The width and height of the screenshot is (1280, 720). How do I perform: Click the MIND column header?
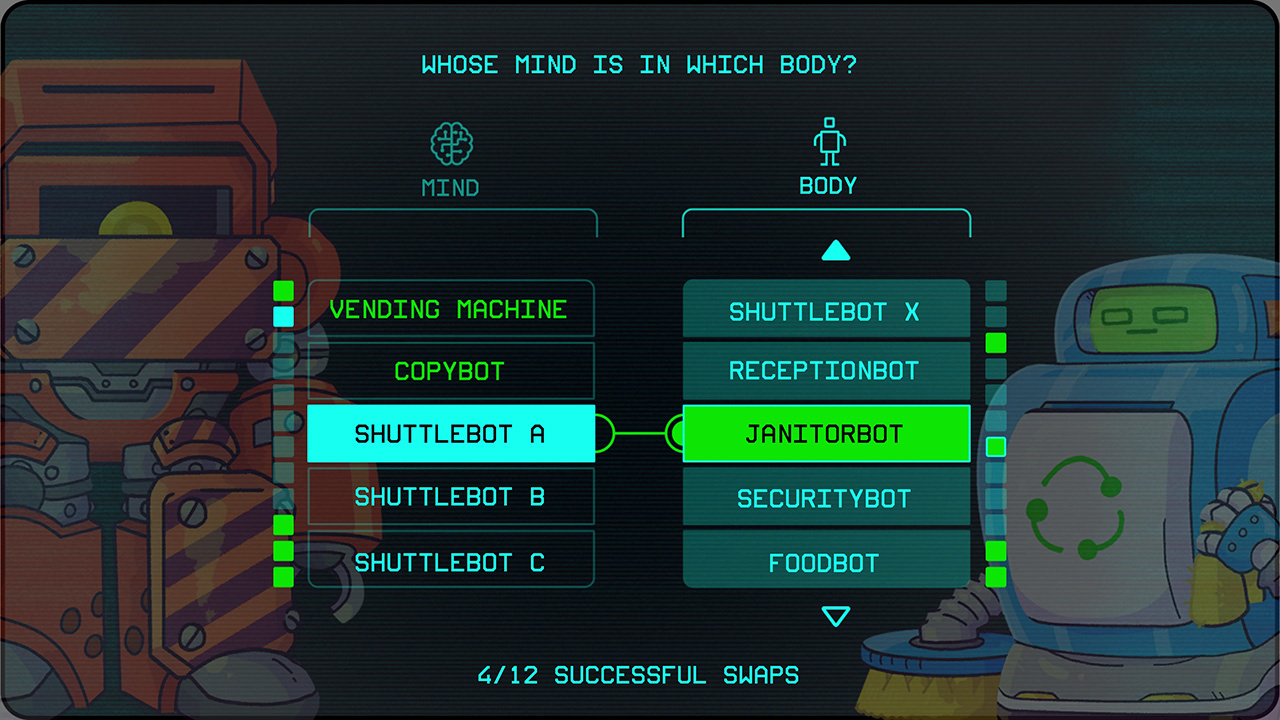pos(449,187)
